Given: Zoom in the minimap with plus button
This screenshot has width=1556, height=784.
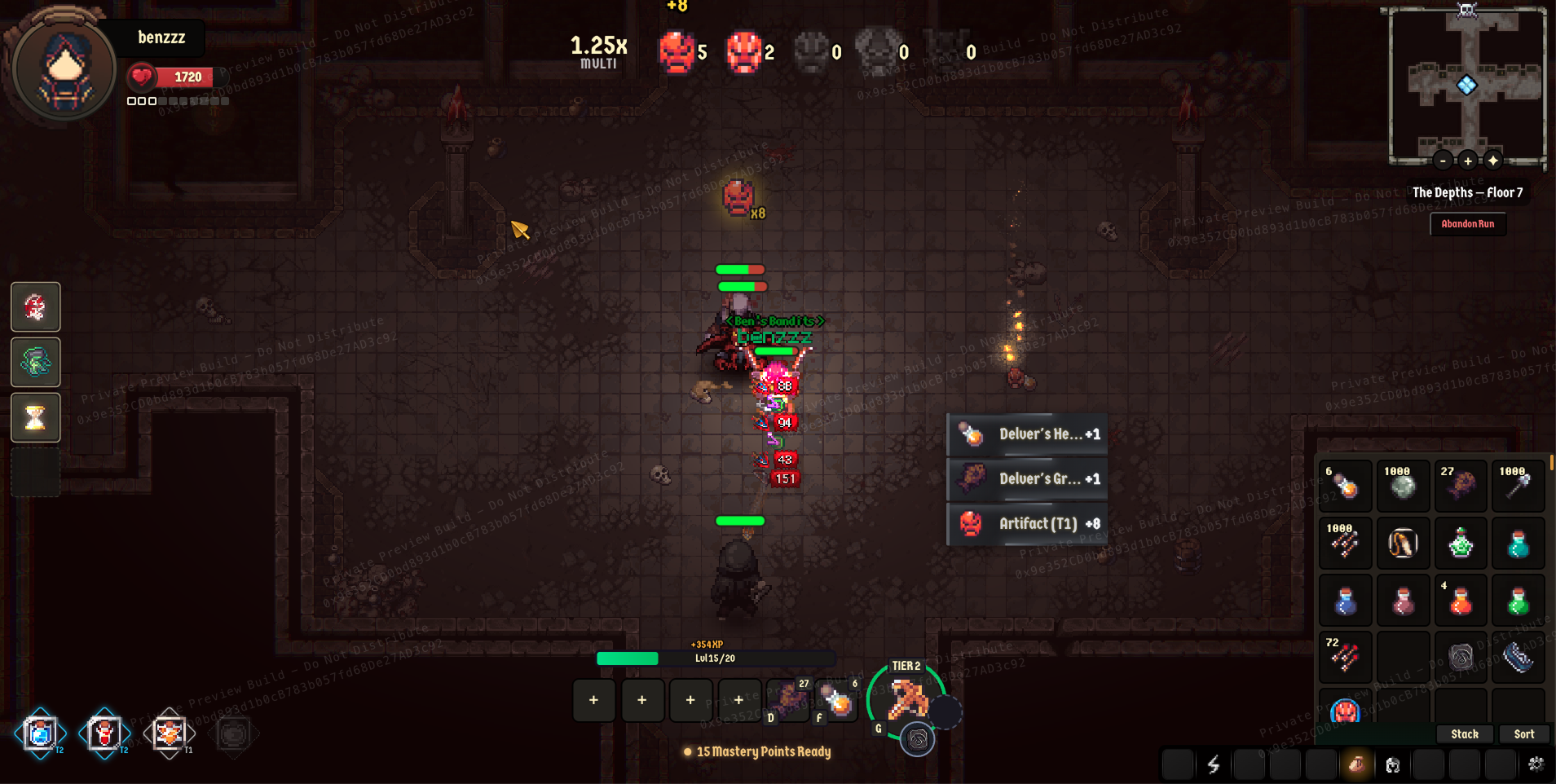Looking at the screenshot, I should pyautogui.click(x=1468, y=161).
